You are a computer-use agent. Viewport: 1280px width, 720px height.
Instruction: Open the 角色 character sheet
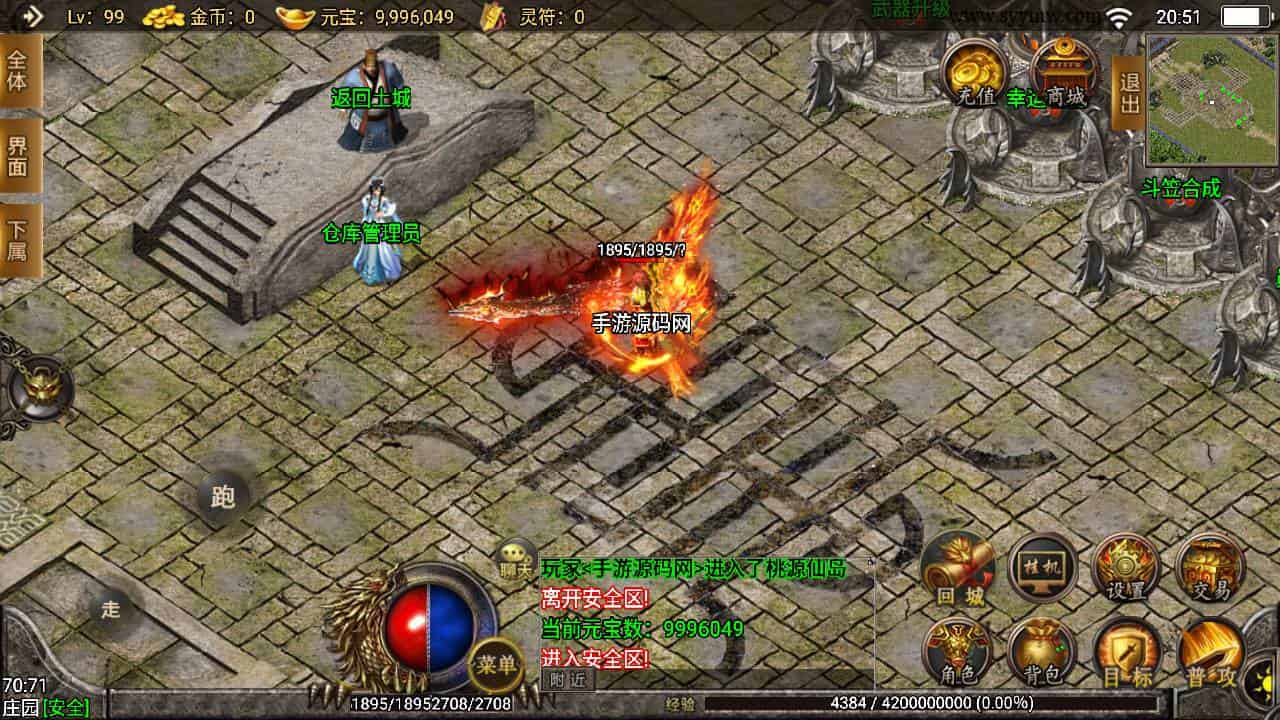(x=957, y=652)
